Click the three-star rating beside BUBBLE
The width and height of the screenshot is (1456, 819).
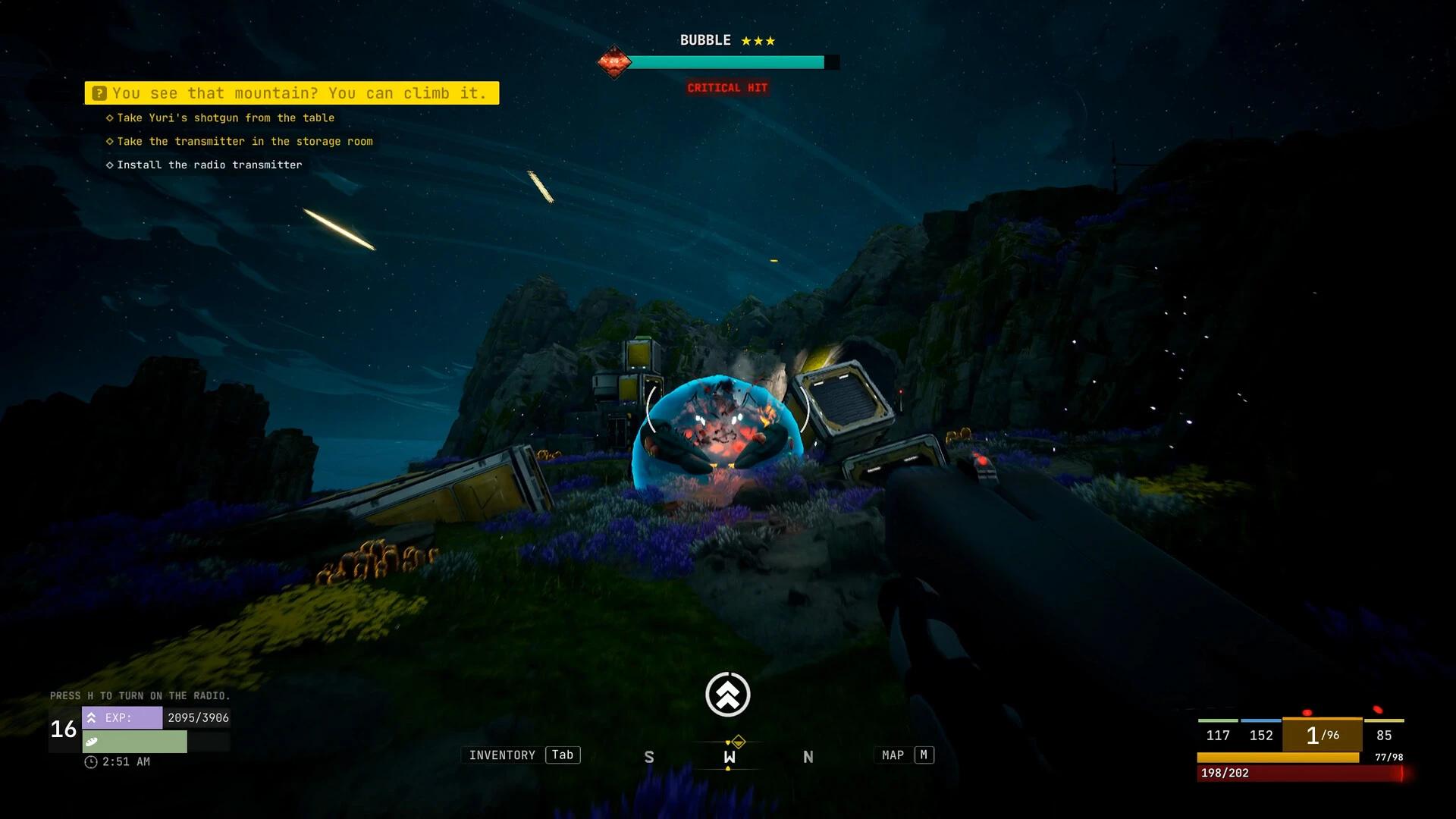(x=758, y=39)
